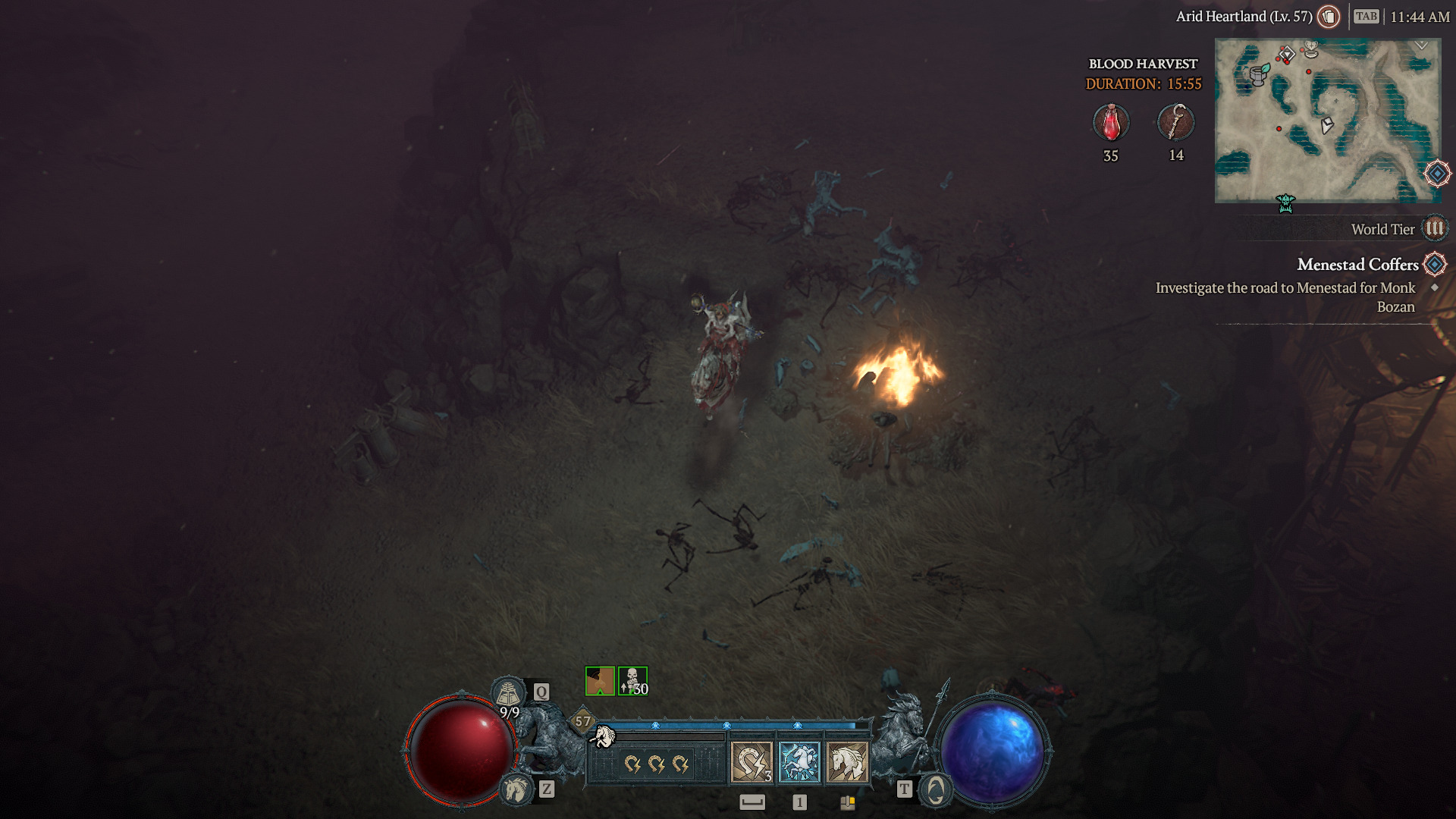Activate the horseshoe lightning mount skill
Screen dimensions: 1456x819
click(x=752, y=761)
